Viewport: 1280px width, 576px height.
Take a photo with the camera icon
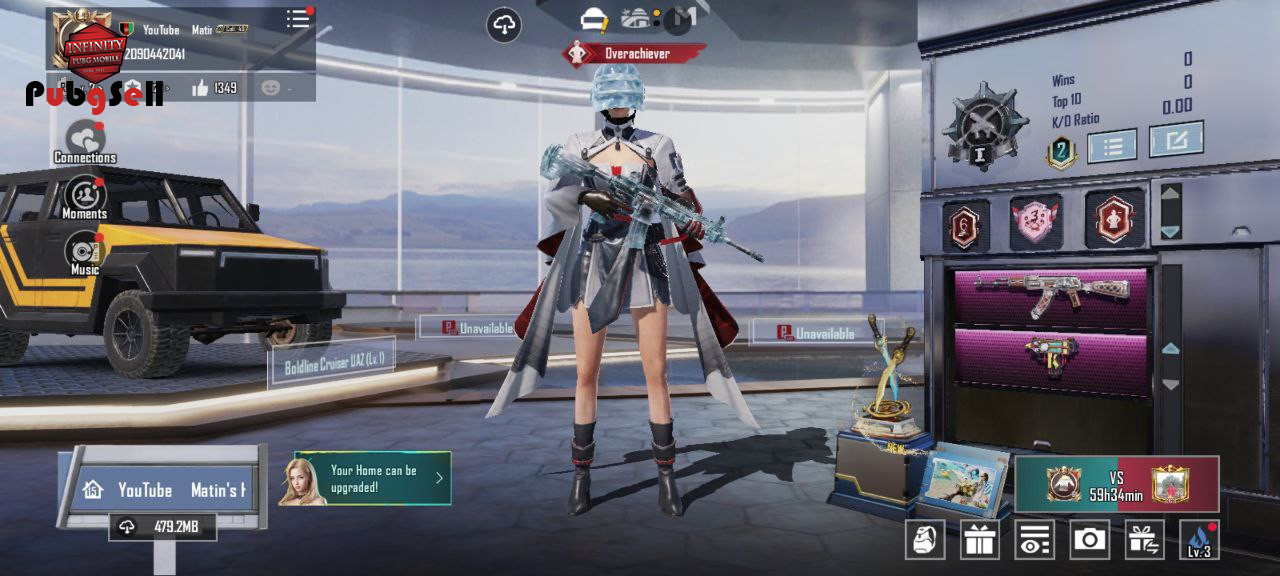(1089, 540)
